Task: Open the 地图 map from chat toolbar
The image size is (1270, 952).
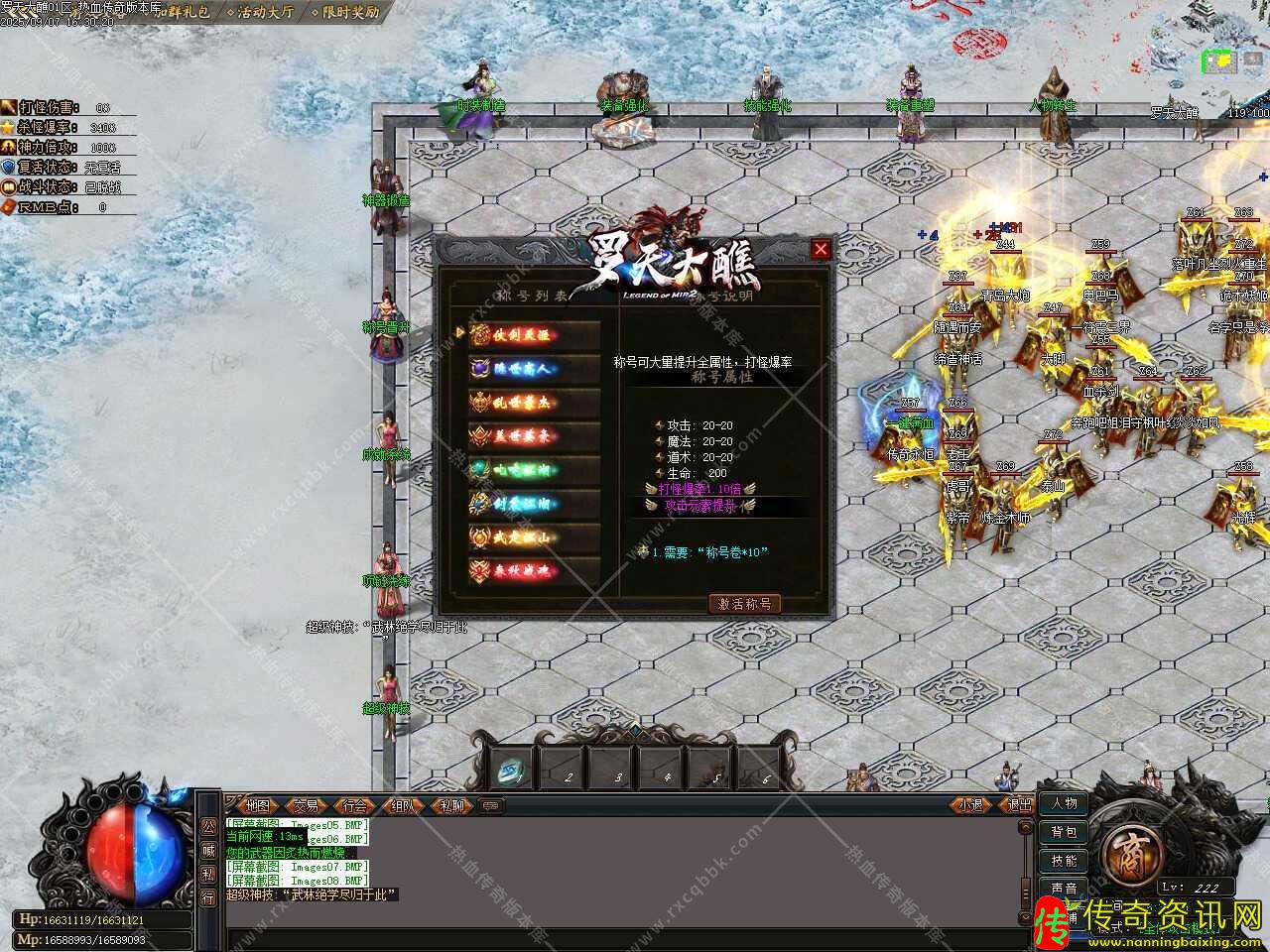Action: click(257, 806)
